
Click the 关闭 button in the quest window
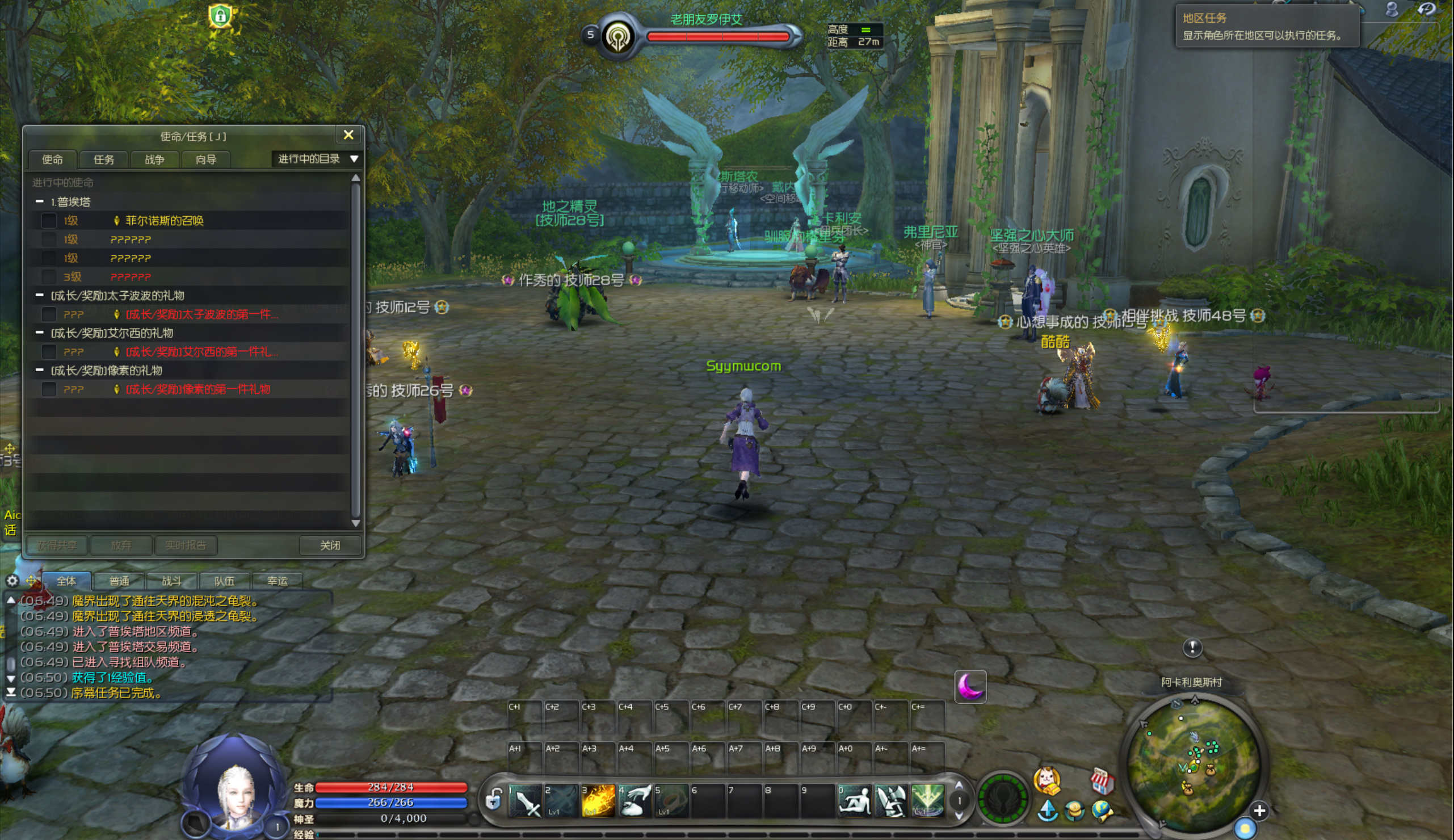coord(330,545)
